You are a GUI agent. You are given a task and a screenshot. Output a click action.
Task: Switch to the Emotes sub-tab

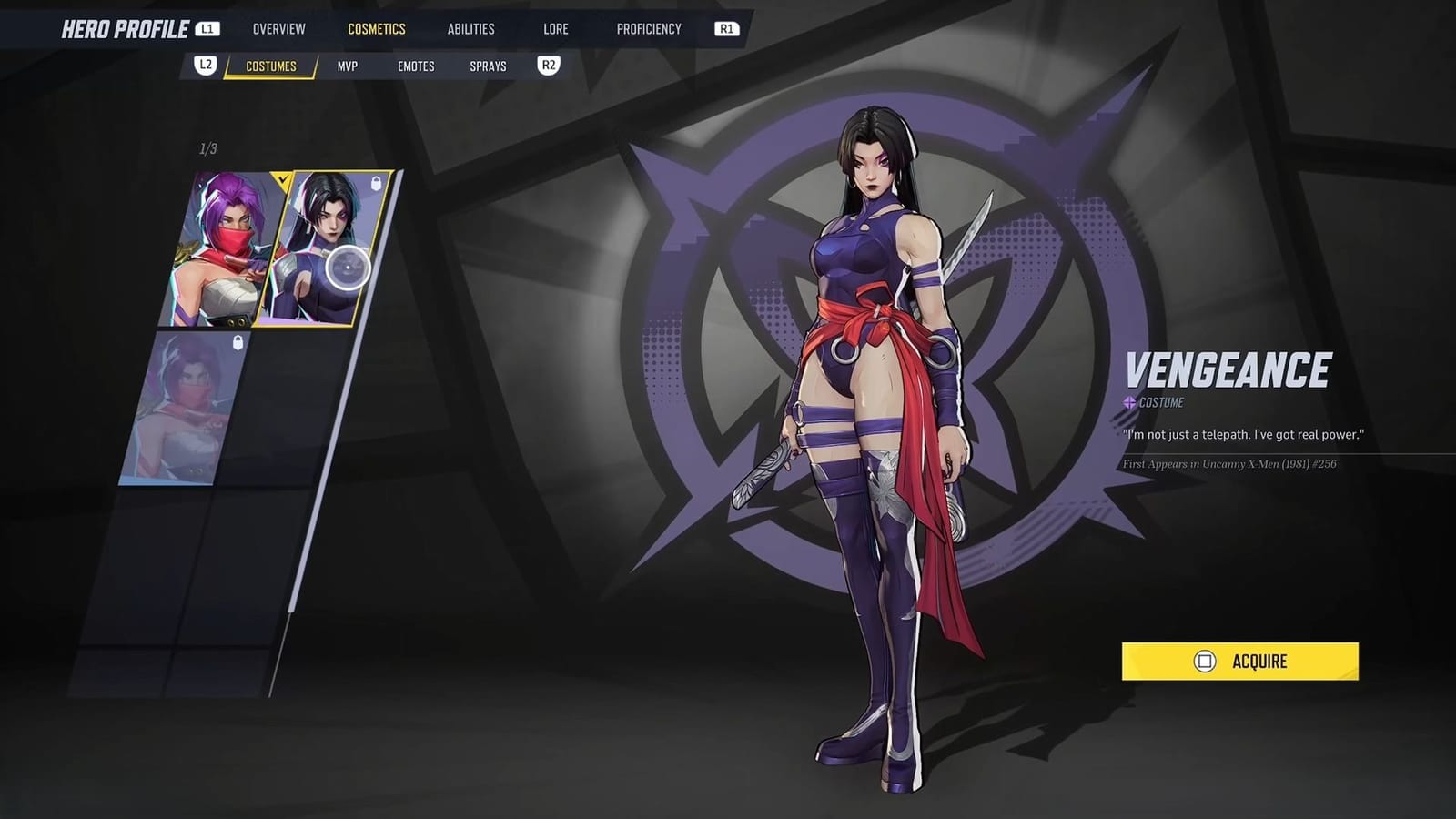tap(415, 66)
